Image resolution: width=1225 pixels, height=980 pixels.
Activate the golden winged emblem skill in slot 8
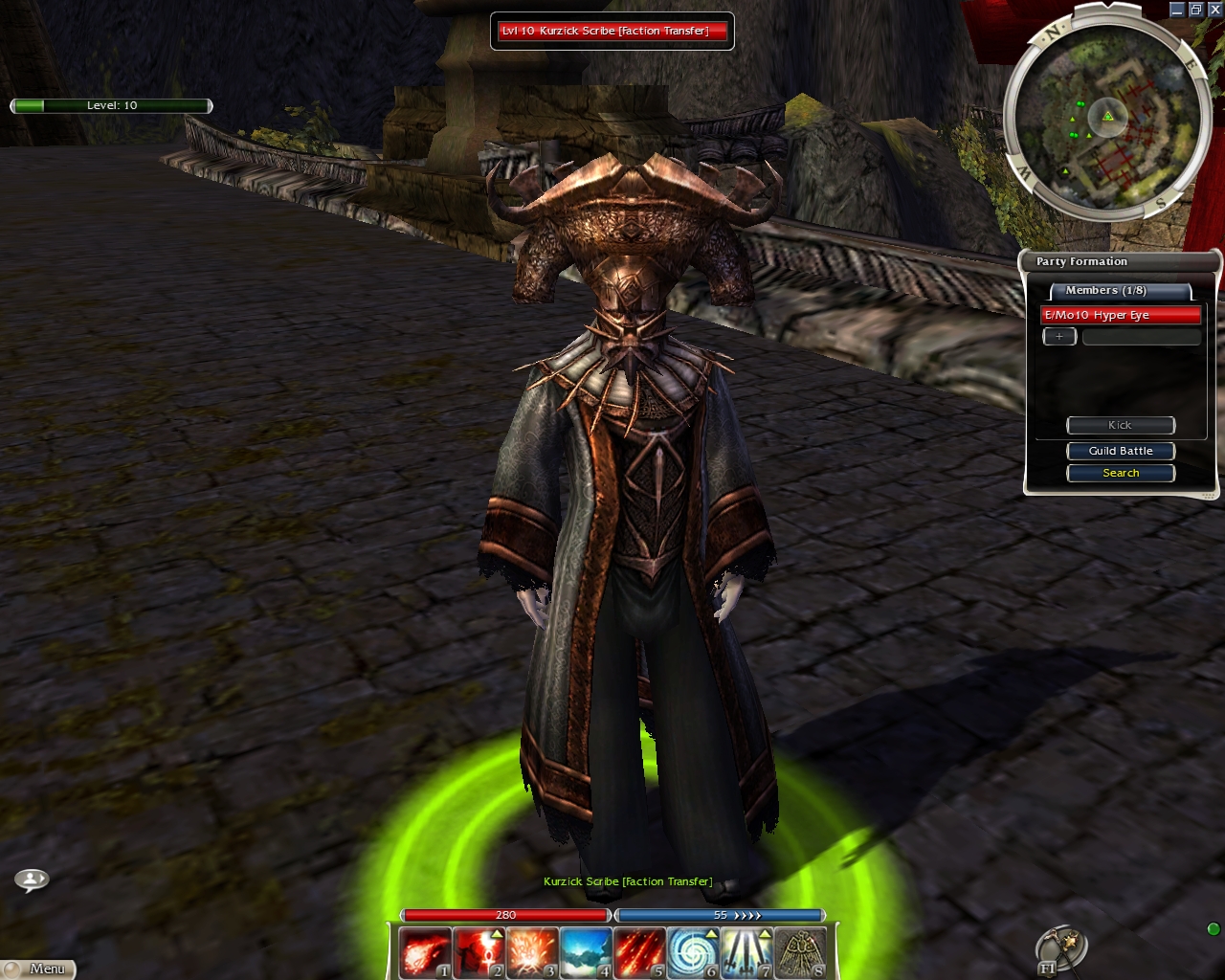coord(799,952)
